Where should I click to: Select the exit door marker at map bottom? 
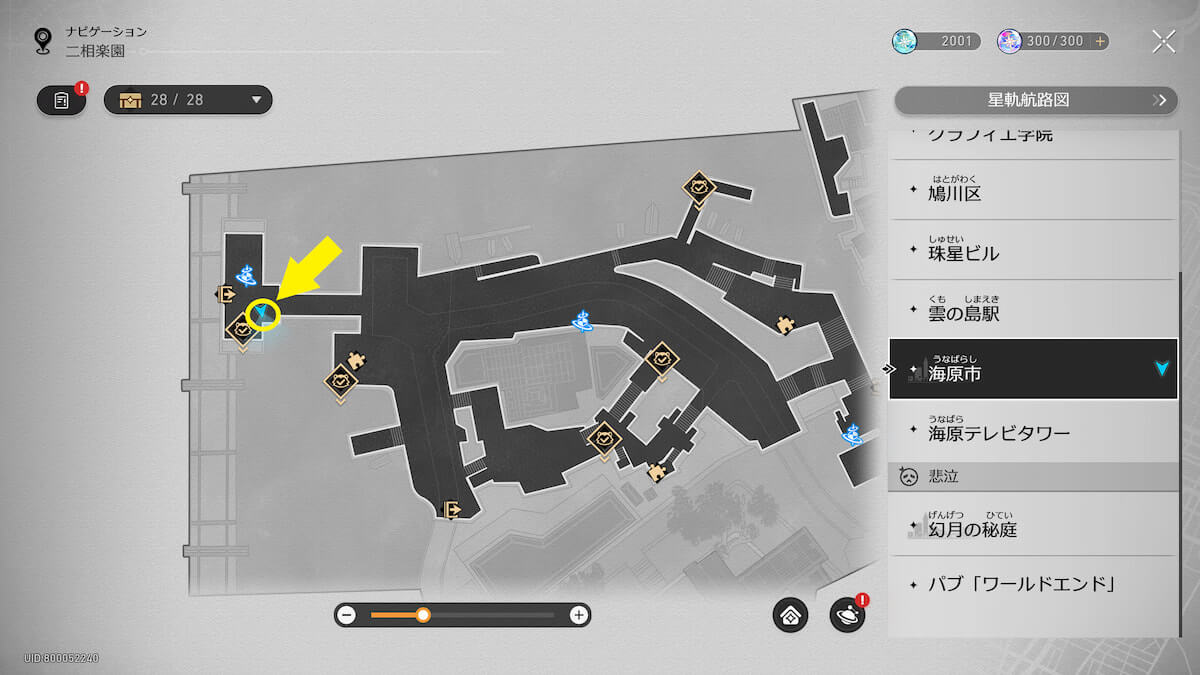pyautogui.click(x=453, y=510)
